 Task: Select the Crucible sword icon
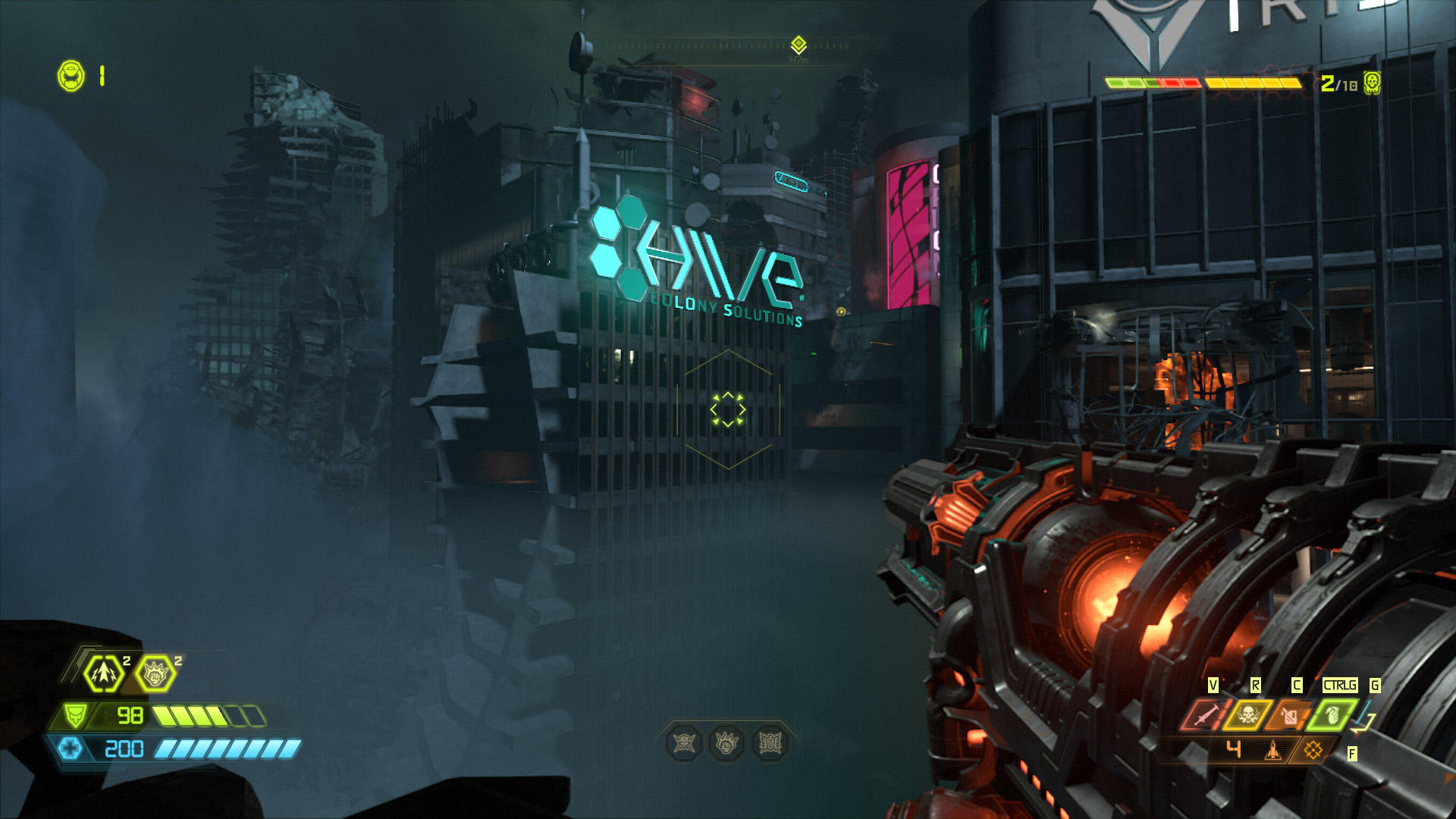[1204, 714]
